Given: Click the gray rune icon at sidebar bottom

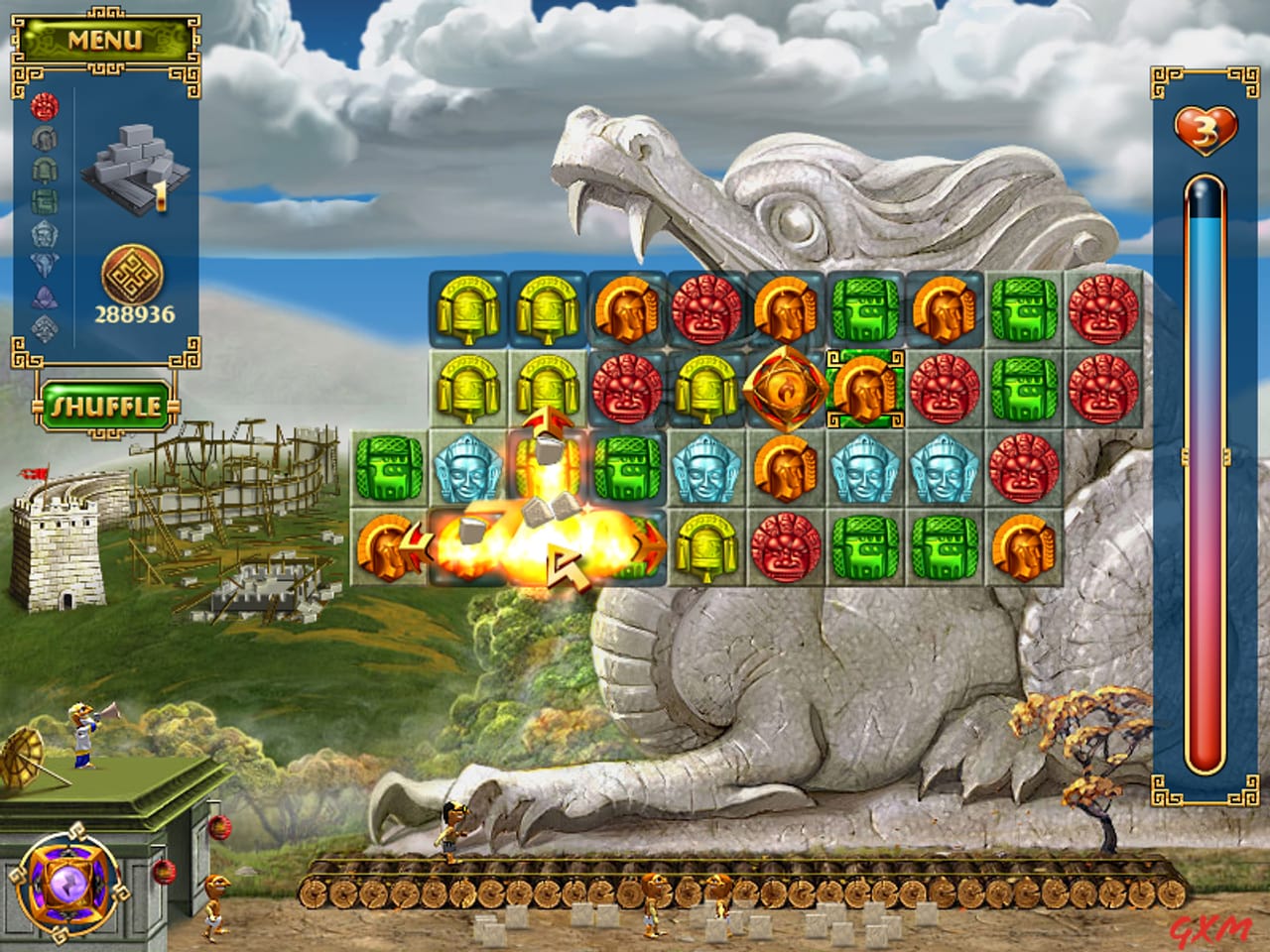Looking at the screenshot, I should coord(44,327).
